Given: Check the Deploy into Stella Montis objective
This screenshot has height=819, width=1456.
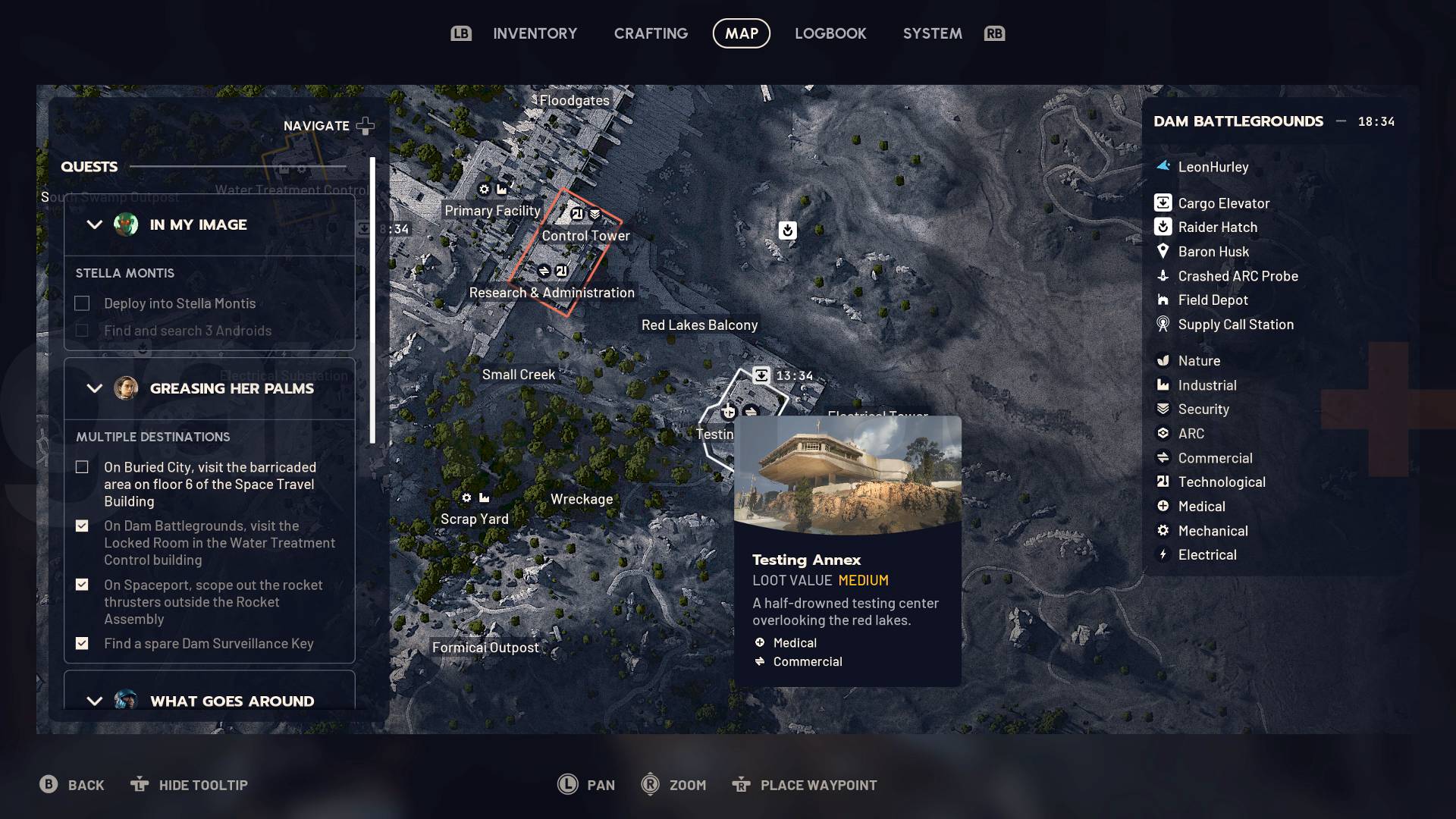Looking at the screenshot, I should pos(82,303).
